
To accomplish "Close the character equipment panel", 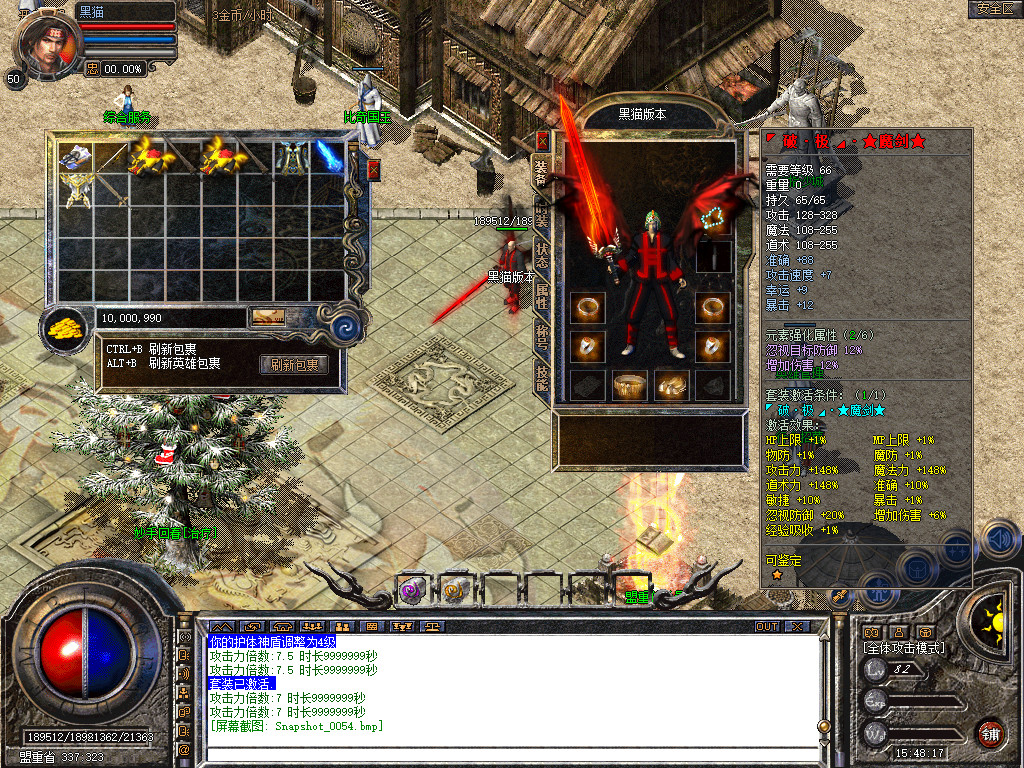I will click(543, 141).
